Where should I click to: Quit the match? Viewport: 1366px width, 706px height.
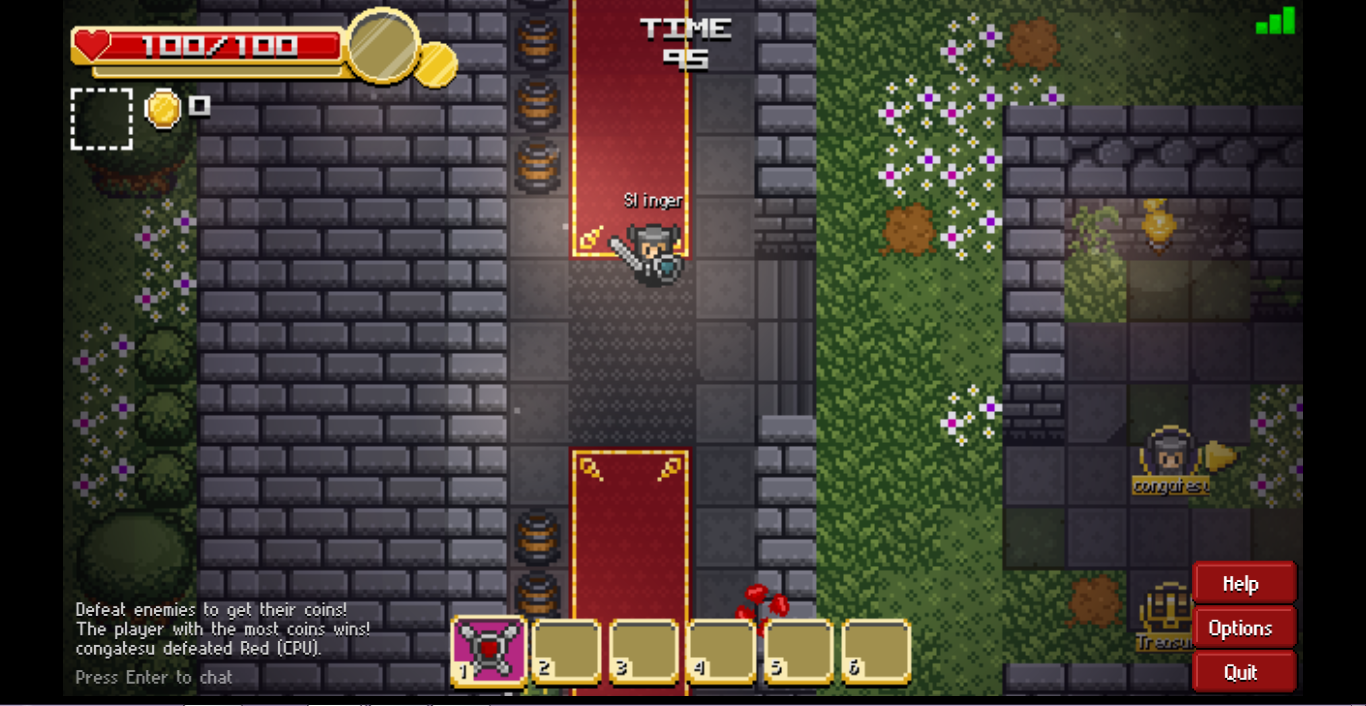click(1243, 672)
